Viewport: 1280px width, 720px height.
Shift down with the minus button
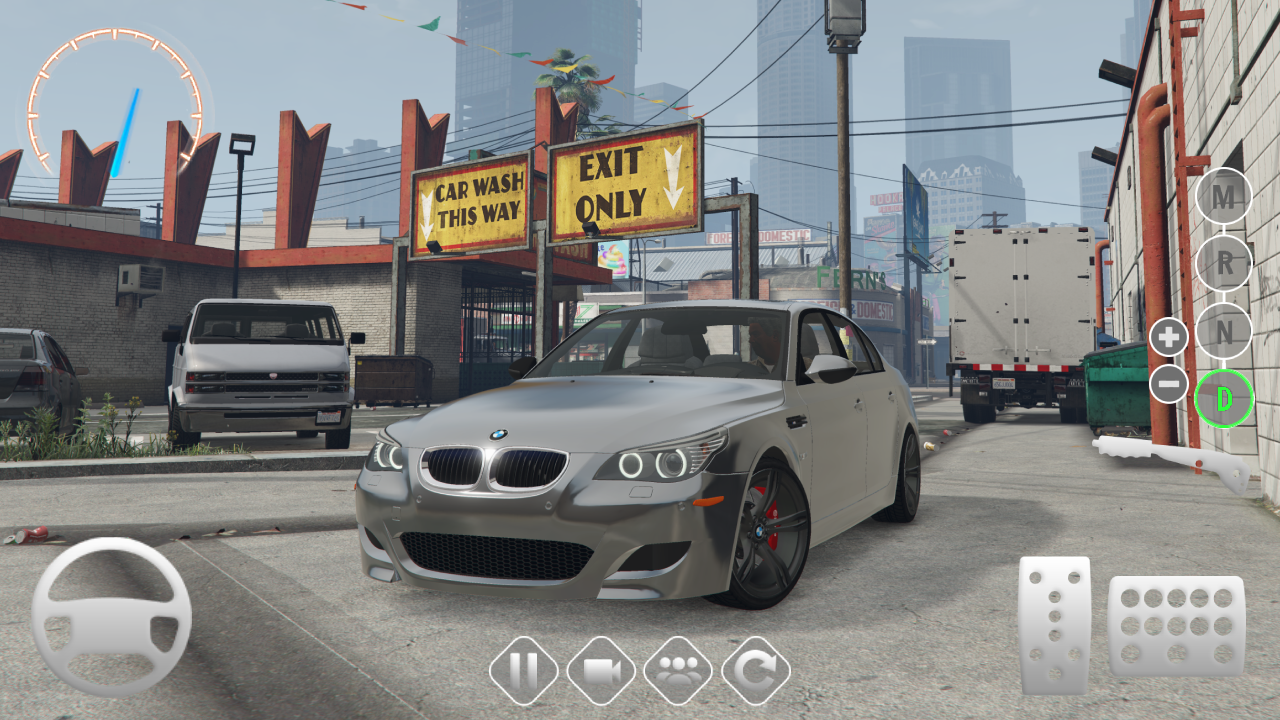1168,384
